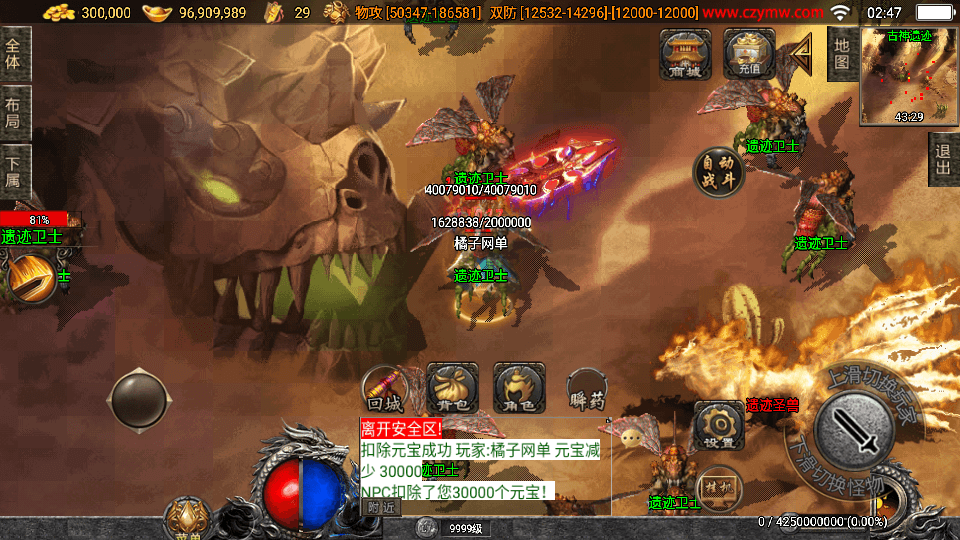Open the 商城 shop
The width and height of the screenshot is (960, 540).
[x=685, y=54]
